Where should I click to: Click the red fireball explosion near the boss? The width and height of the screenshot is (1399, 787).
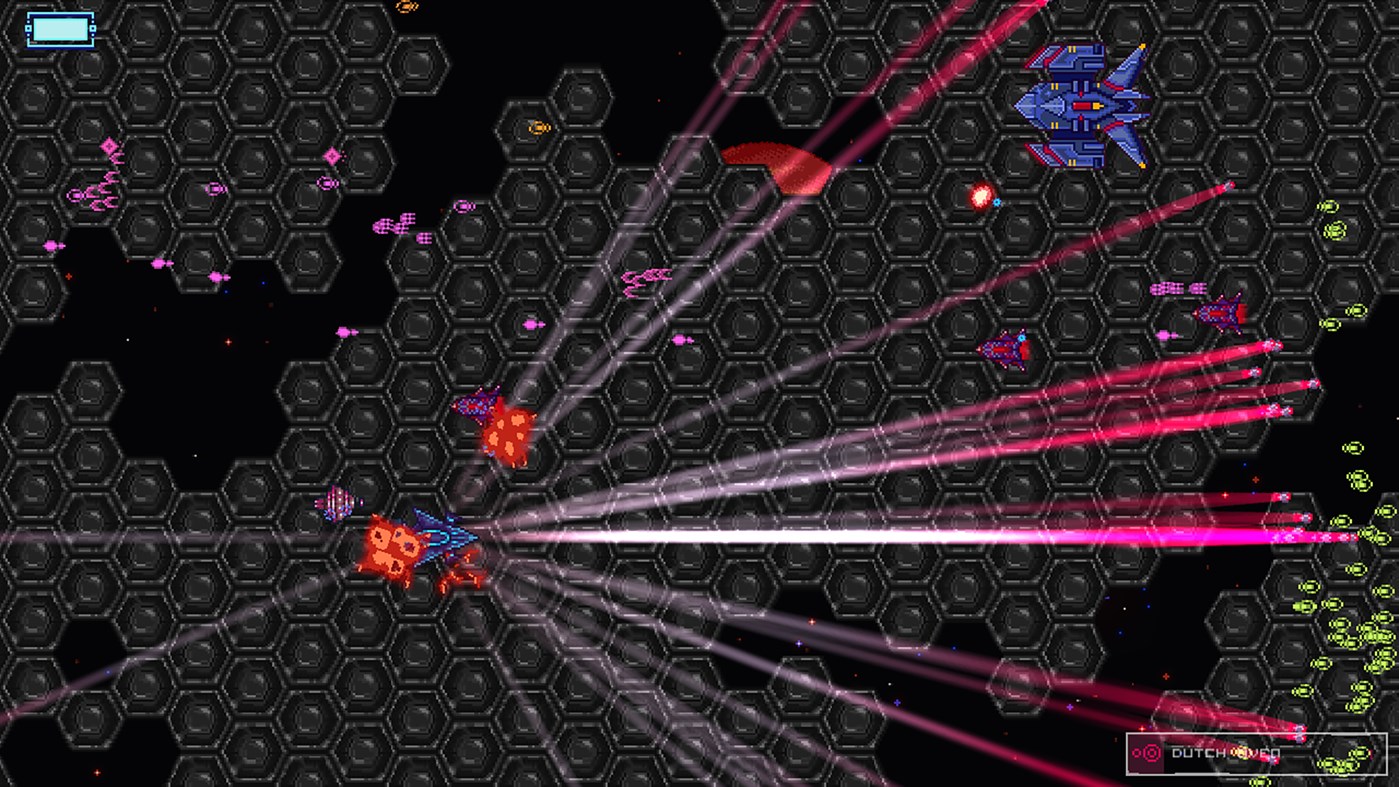pyautogui.click(x=982, y=197)
